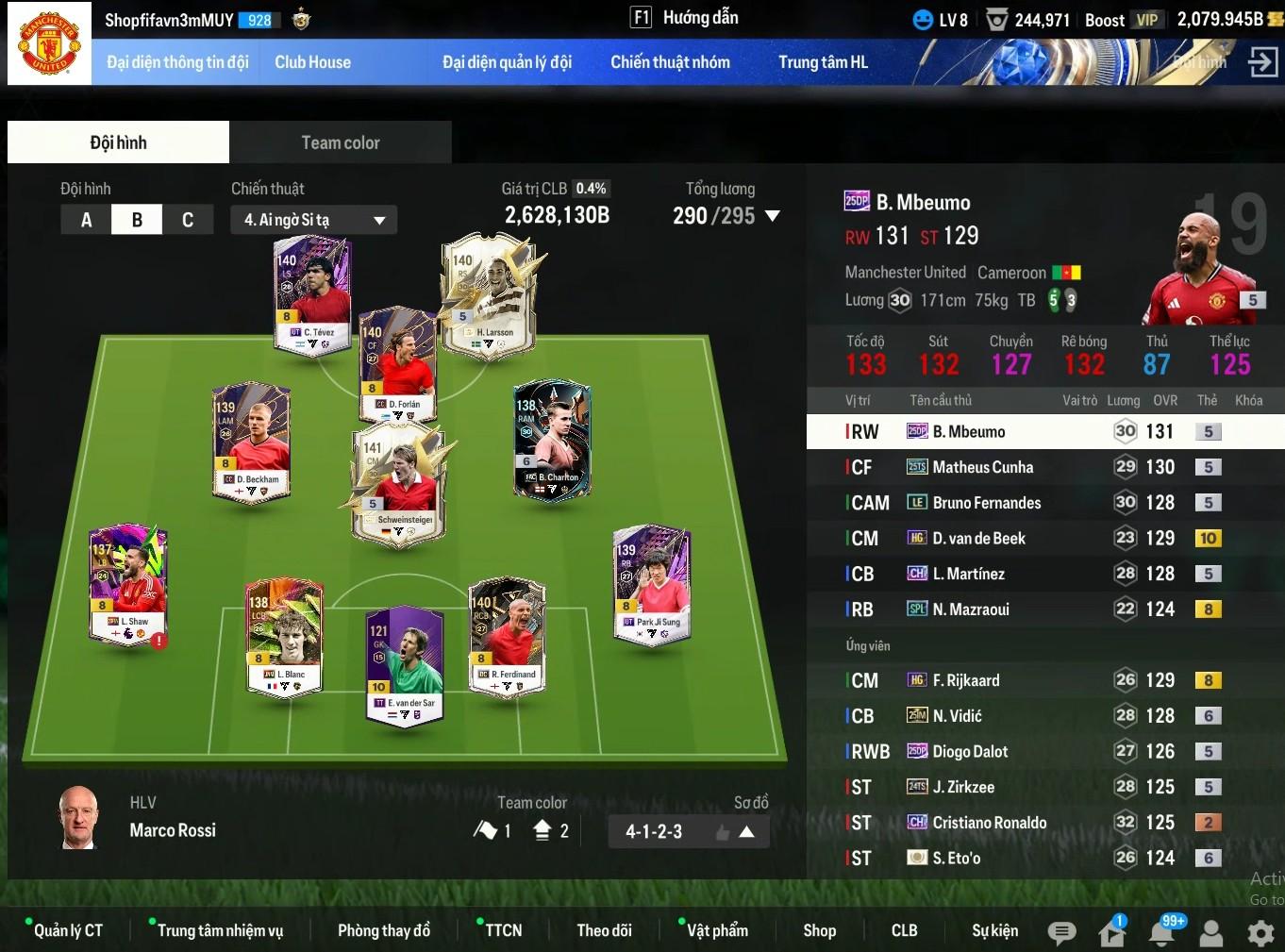
Task: Choose the H. Larsson player card
Action: 489,293
